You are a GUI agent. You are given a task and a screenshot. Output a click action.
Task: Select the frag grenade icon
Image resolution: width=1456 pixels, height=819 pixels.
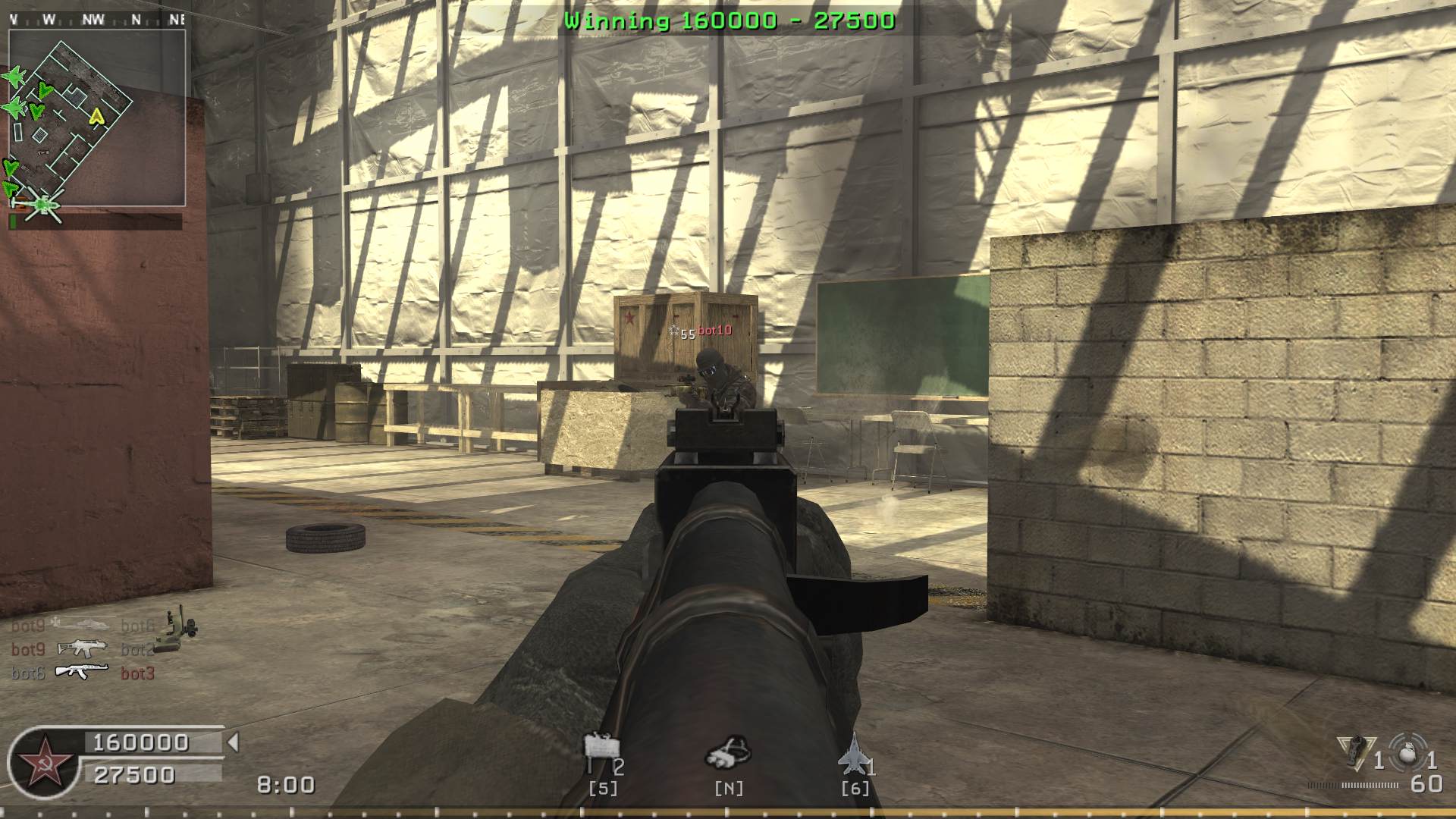point(1407,752)
